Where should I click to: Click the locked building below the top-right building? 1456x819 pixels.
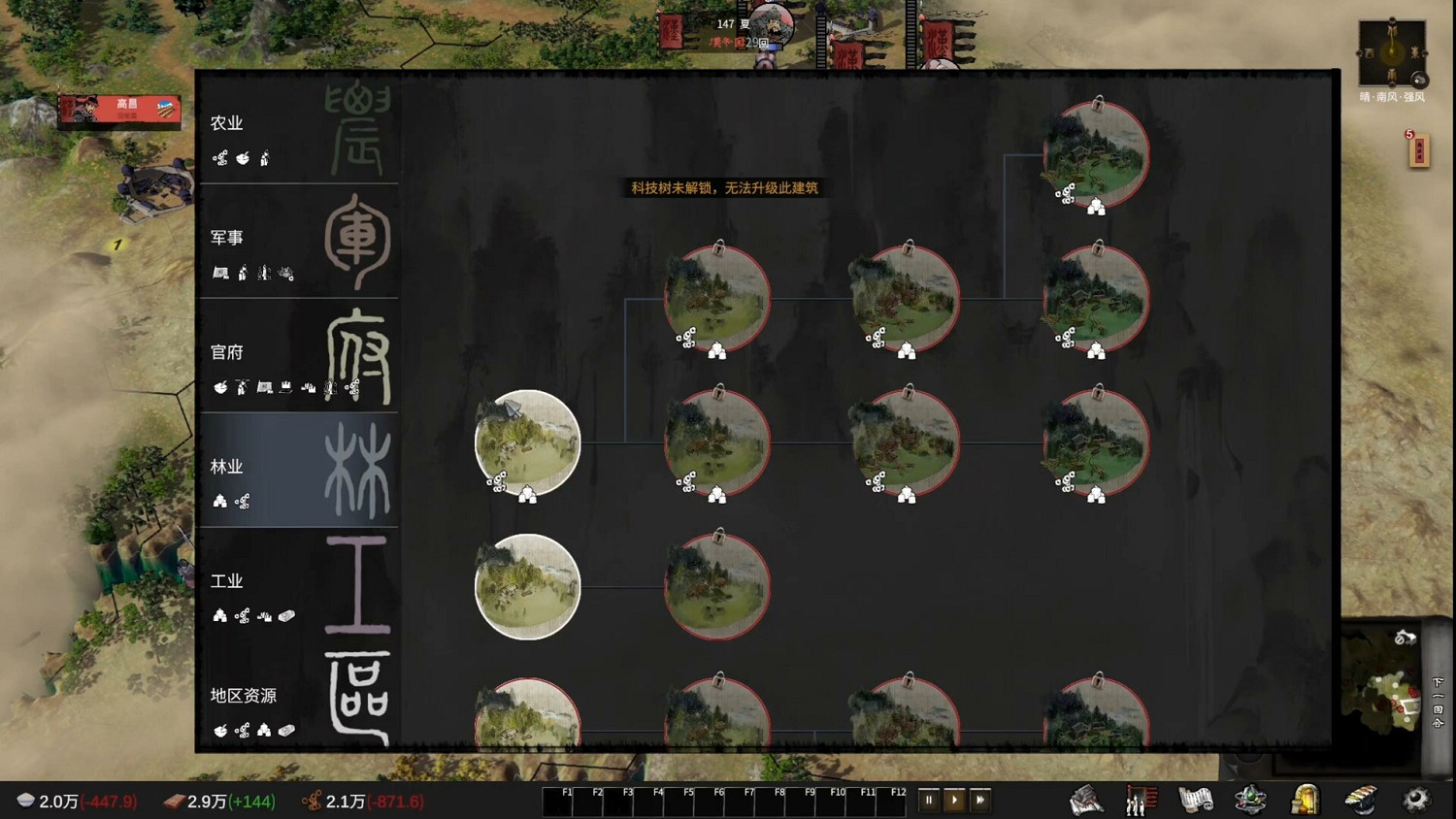(1097, 298)
